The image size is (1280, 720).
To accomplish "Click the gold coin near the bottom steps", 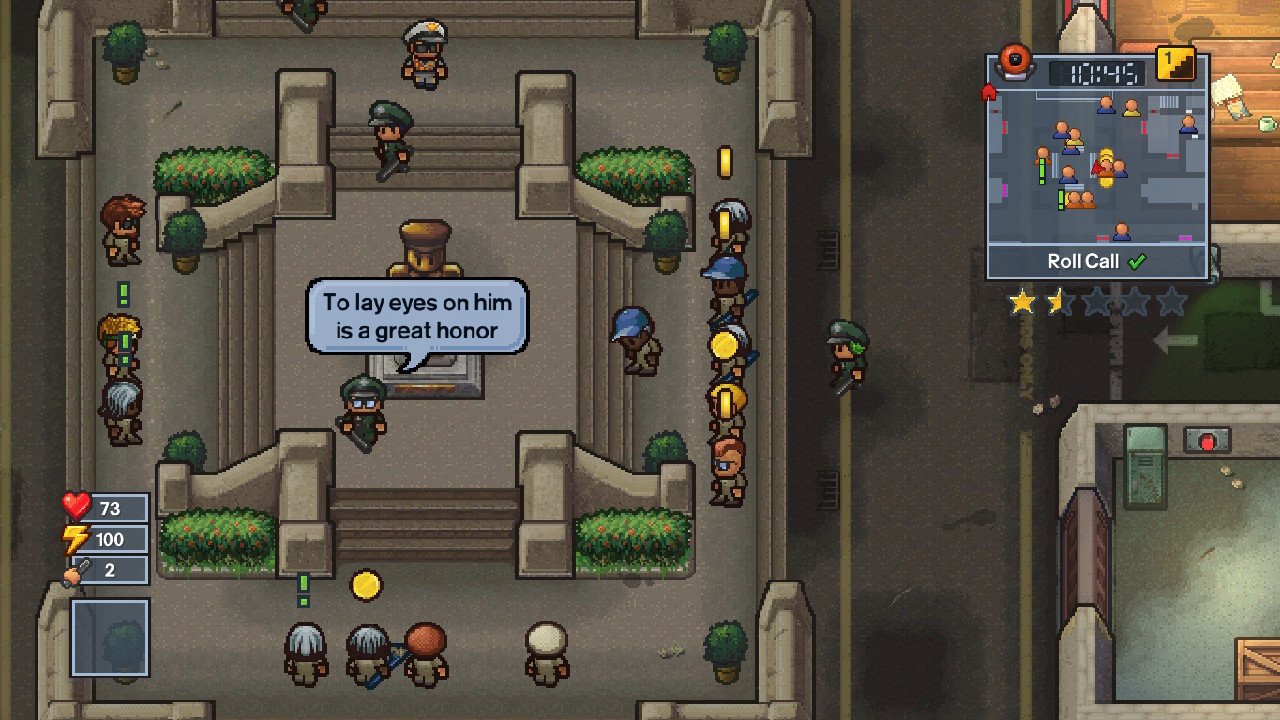I will [364, 585].
